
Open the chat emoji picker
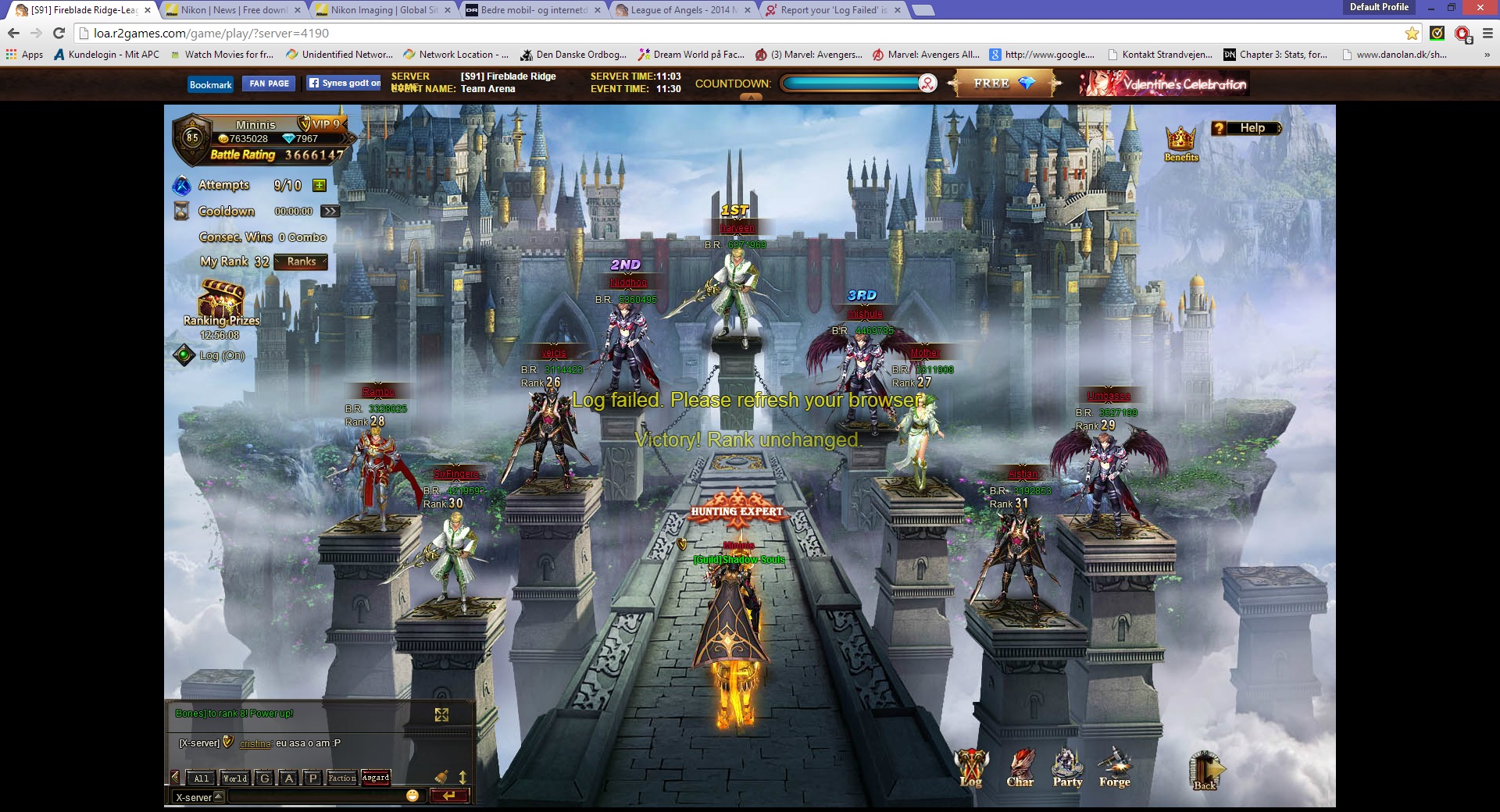coord(412,796)
